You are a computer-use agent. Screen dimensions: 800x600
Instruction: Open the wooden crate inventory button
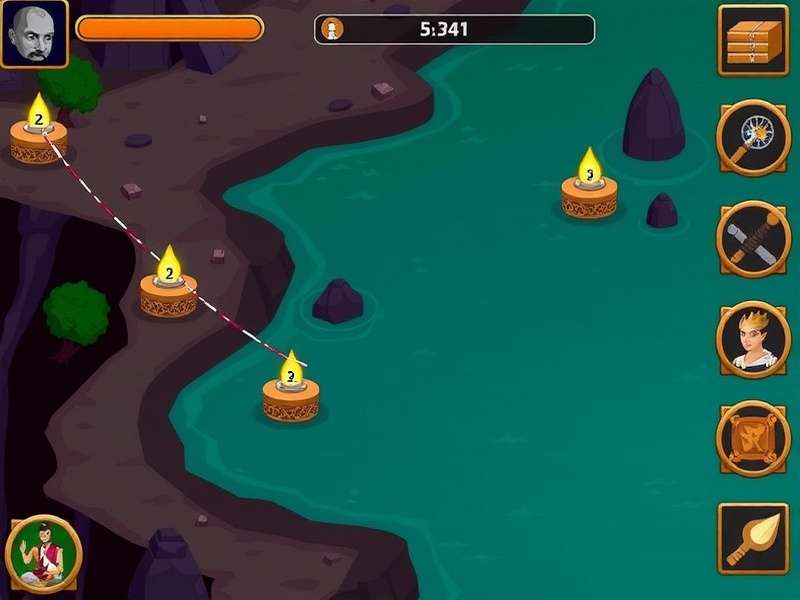[x=753, y=40]
